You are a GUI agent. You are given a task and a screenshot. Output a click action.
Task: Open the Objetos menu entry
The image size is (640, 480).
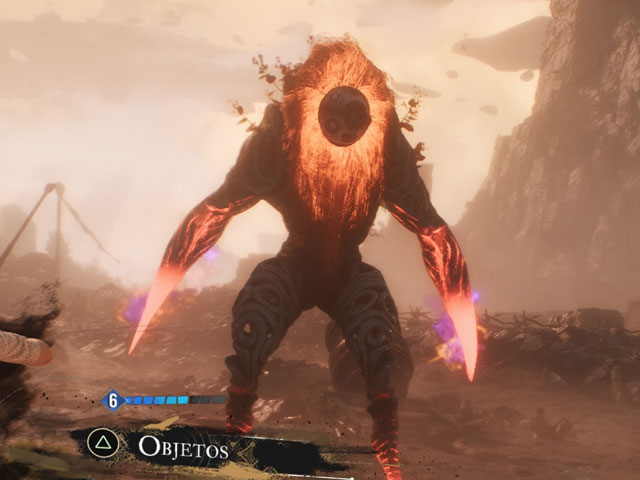(x=183, y=447)
